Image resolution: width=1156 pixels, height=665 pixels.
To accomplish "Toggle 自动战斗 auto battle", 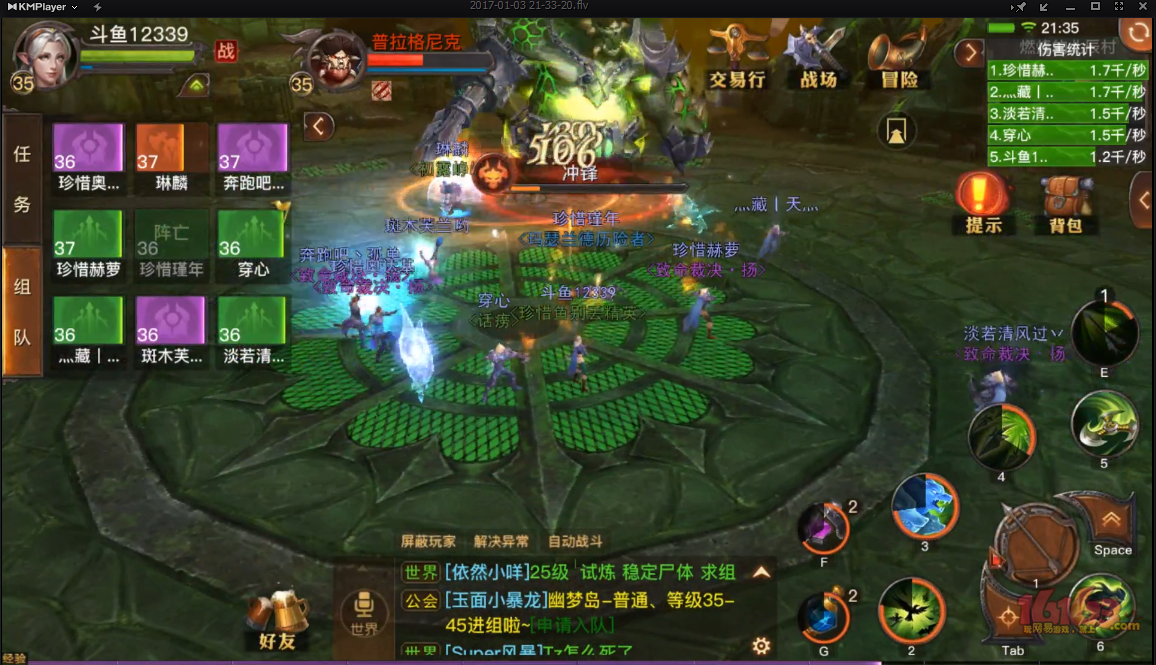I will point(575,541).
